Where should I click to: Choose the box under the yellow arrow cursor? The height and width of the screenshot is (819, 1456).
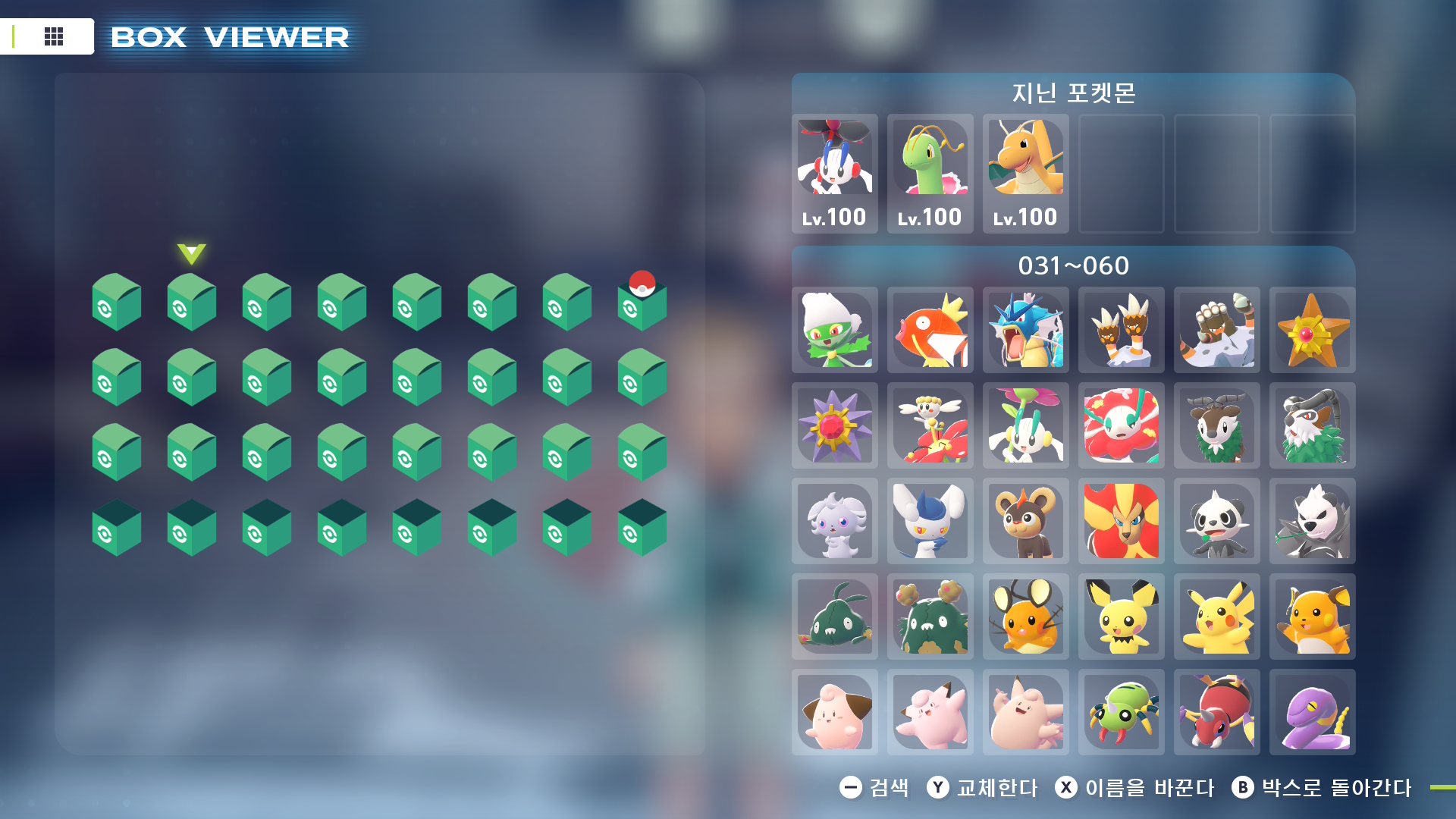pos(191,303)
